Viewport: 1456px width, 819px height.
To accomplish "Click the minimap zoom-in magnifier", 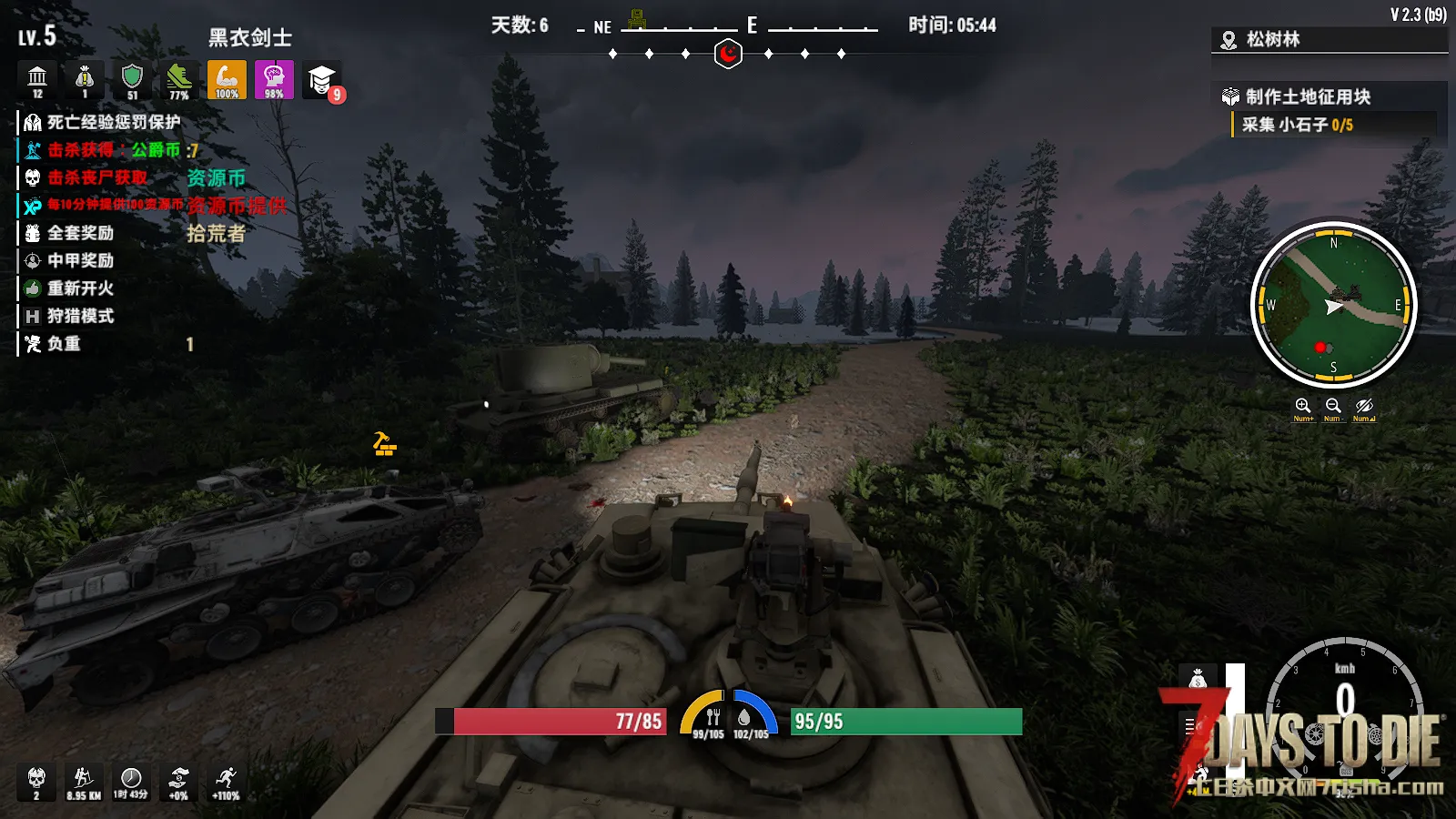I will (x=1302, y=406).
